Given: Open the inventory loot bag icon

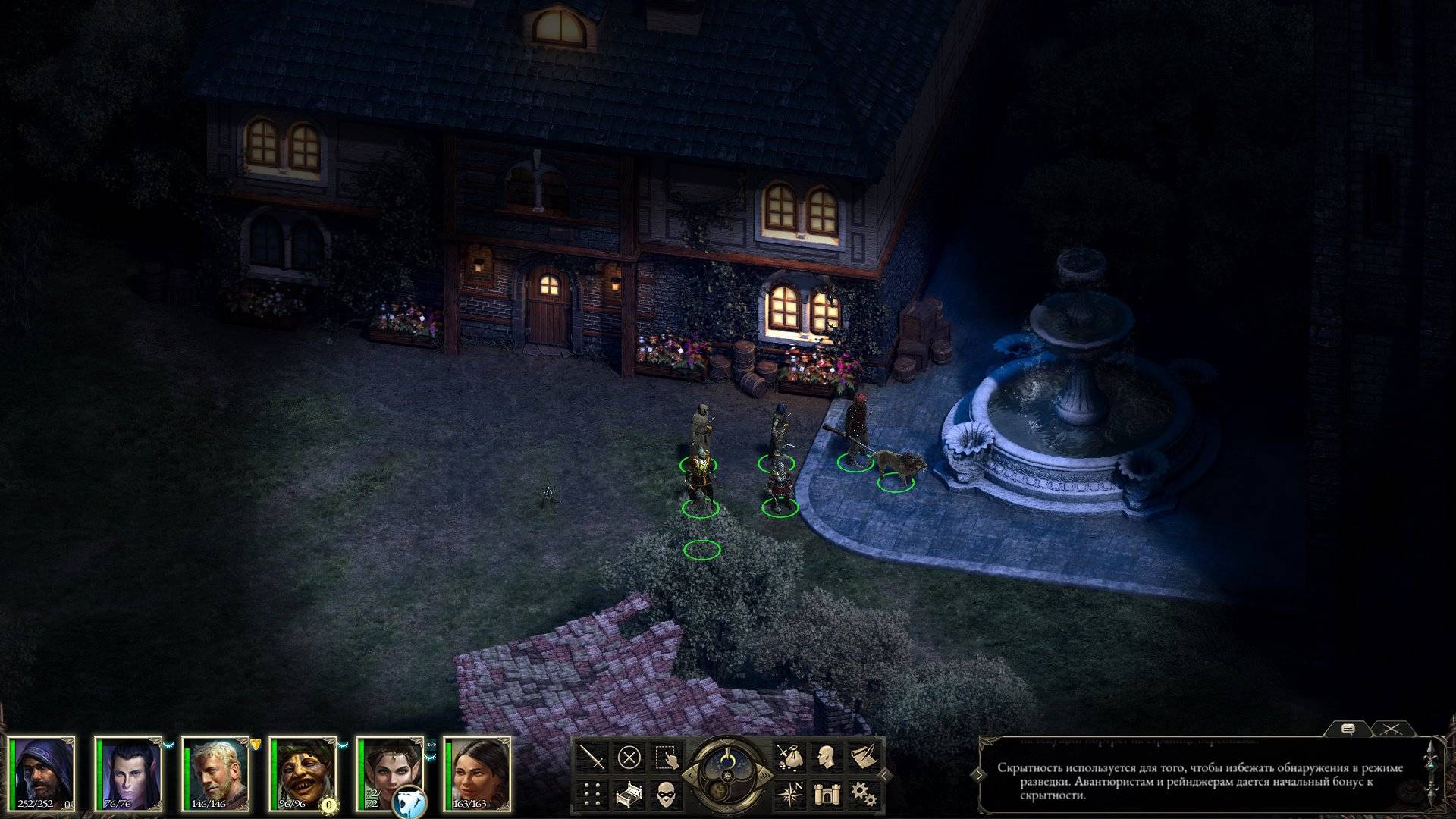Looking at the screenshot, I should [788, 757].
